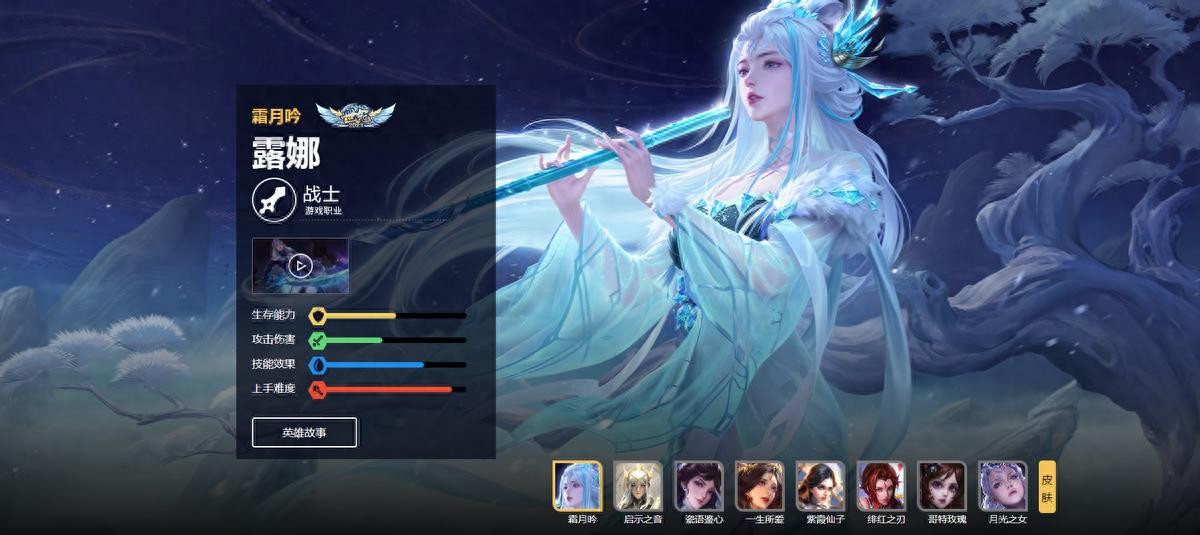Play the hero preview video thumbnail

[x=300, y=265]
